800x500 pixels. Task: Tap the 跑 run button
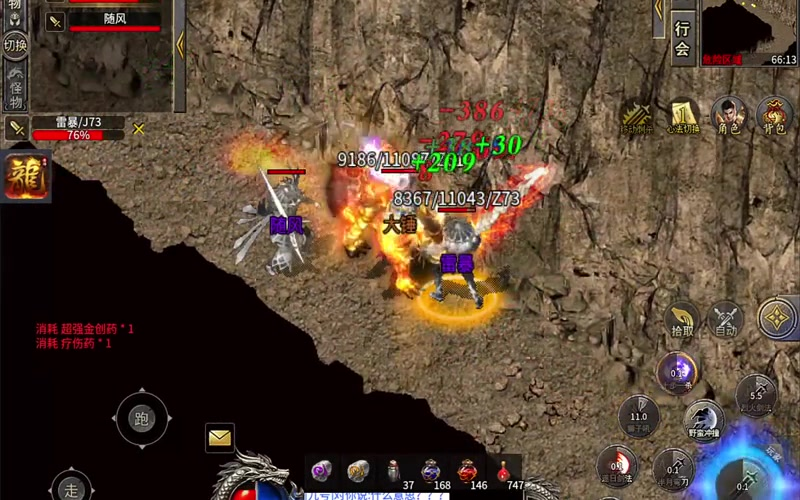(142, 419)
